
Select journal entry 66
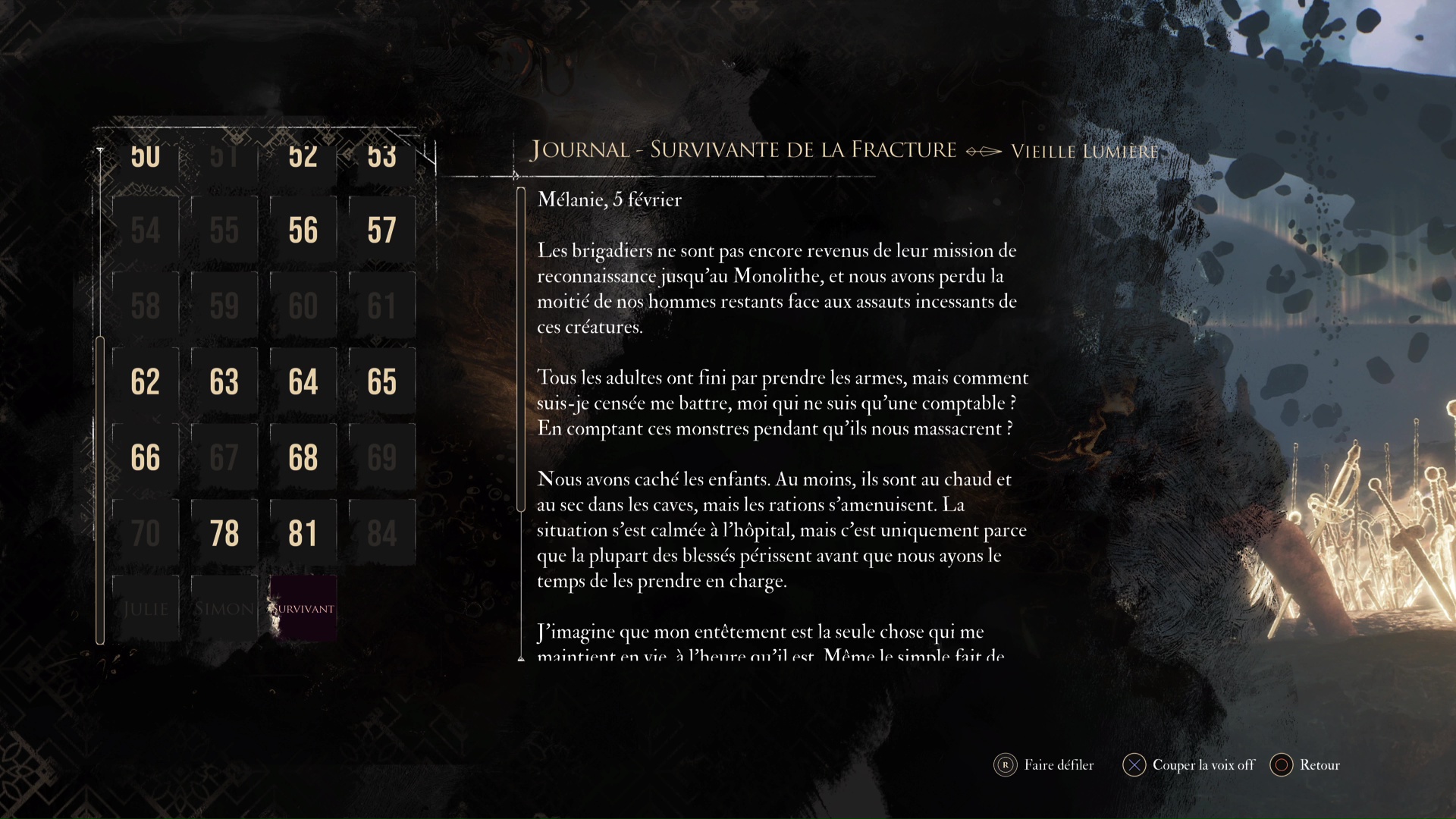point(145,457)
